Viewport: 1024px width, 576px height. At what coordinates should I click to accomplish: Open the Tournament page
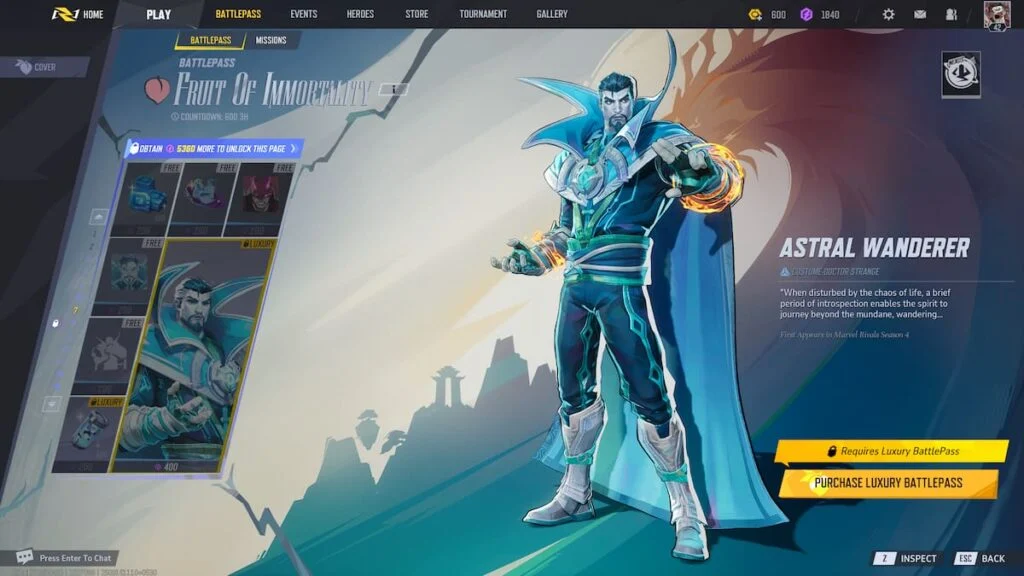point(483,14)
